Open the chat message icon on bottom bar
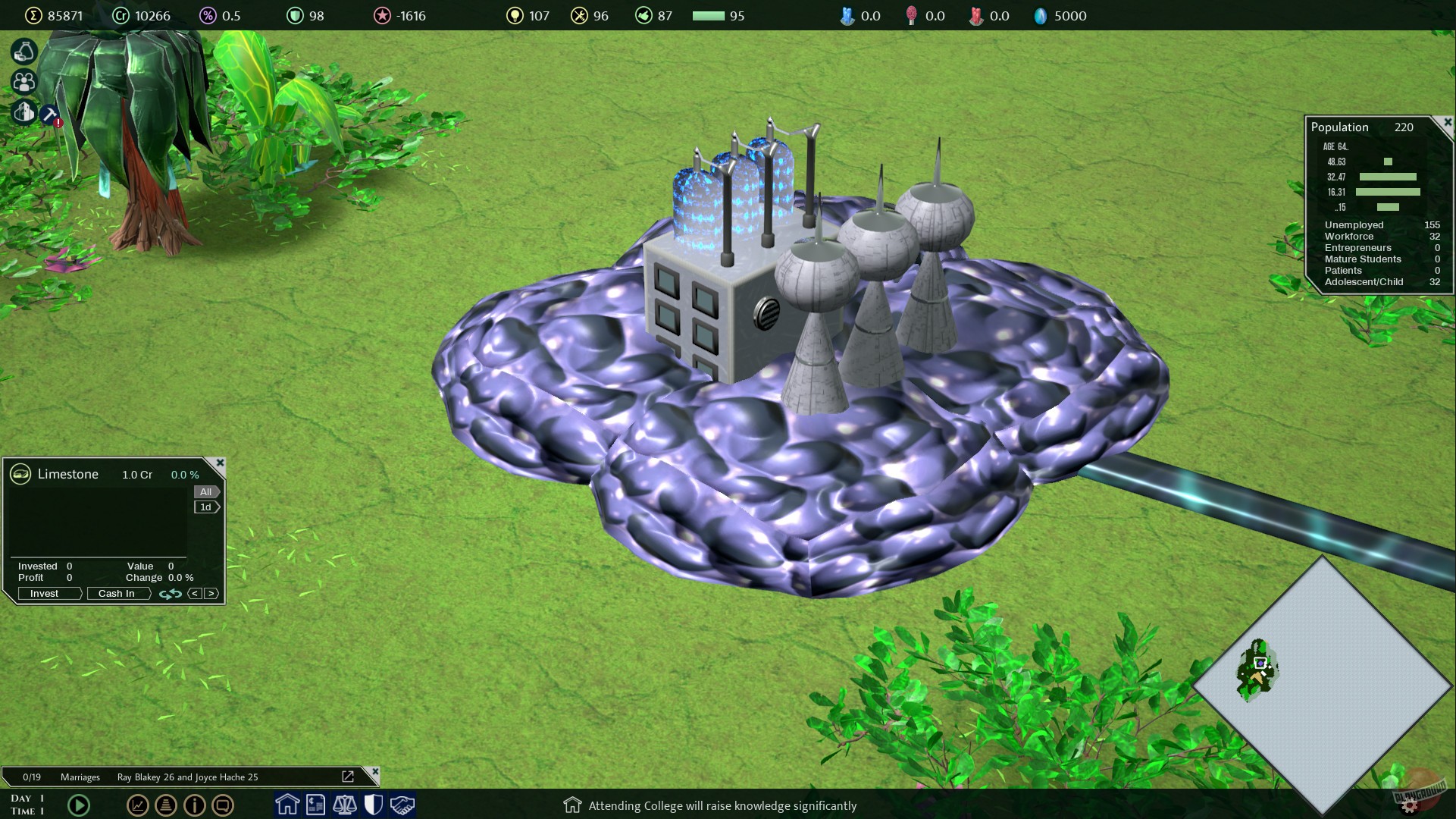 pyautogui.click(x=223, y=806)
